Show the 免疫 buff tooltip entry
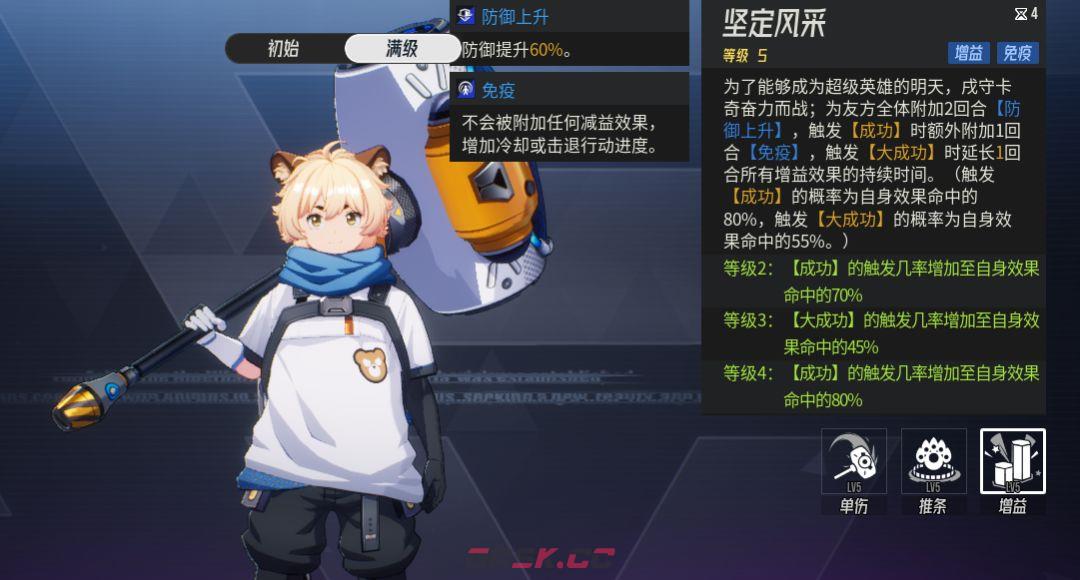1080x580 pixels. point(497,90)
